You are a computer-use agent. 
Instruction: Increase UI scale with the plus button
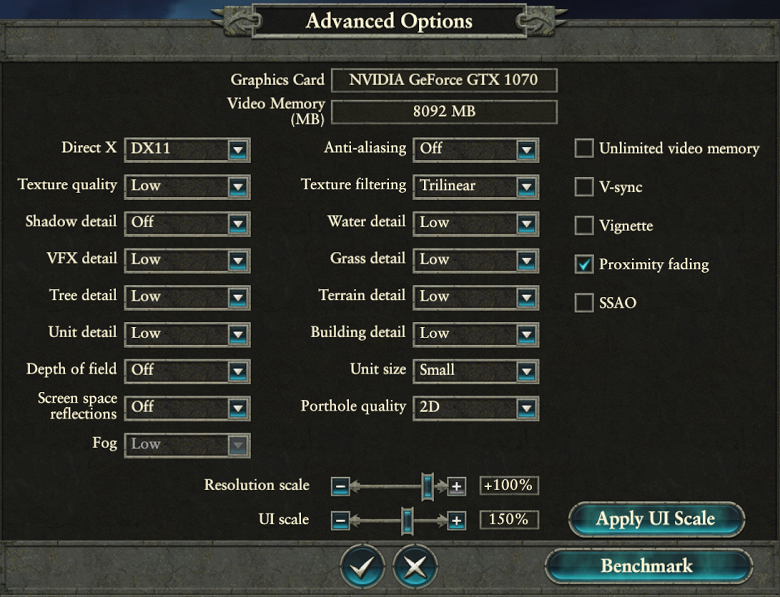(x=456, y=521)
